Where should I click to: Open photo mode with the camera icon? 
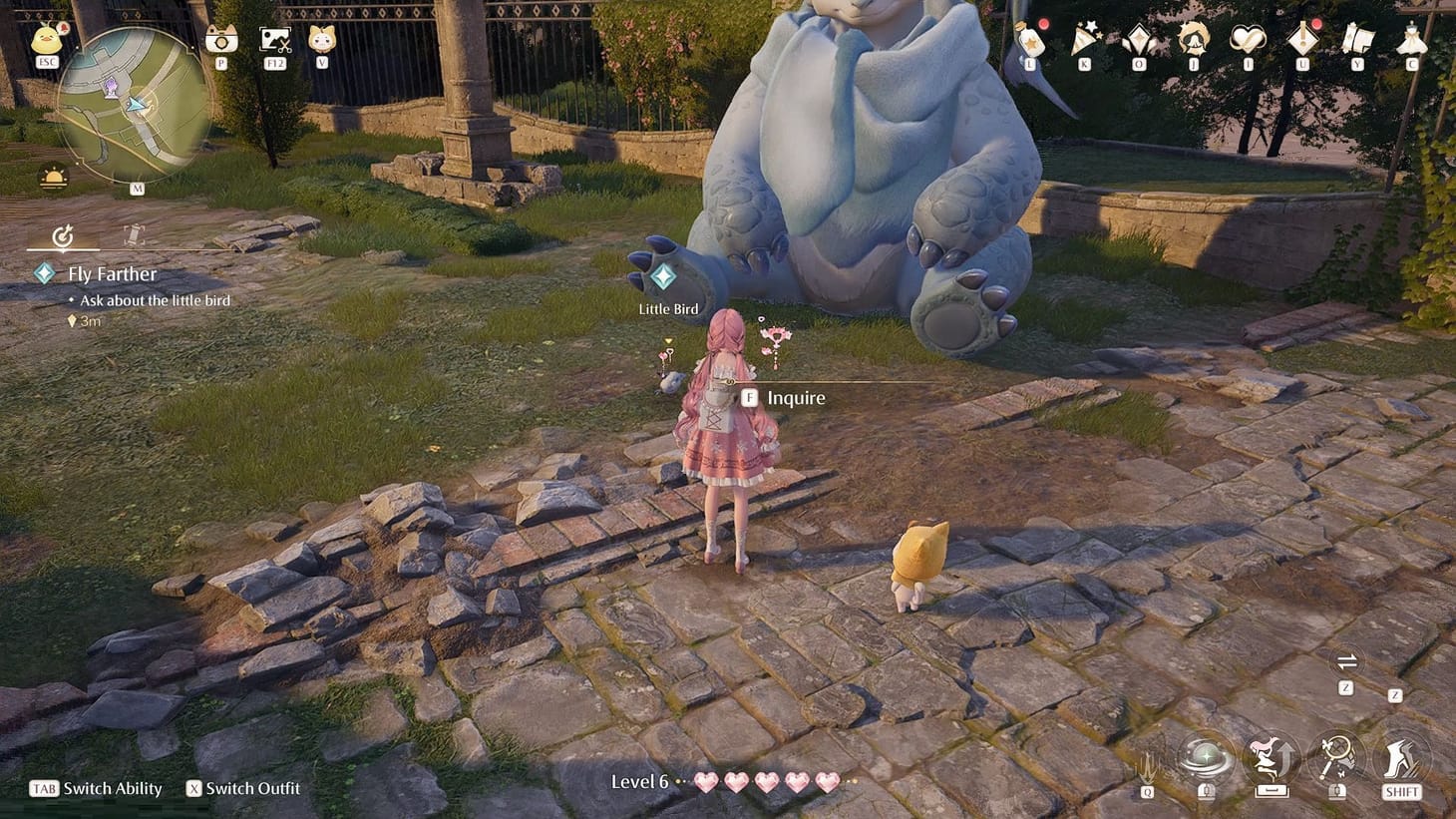(219, 40)
